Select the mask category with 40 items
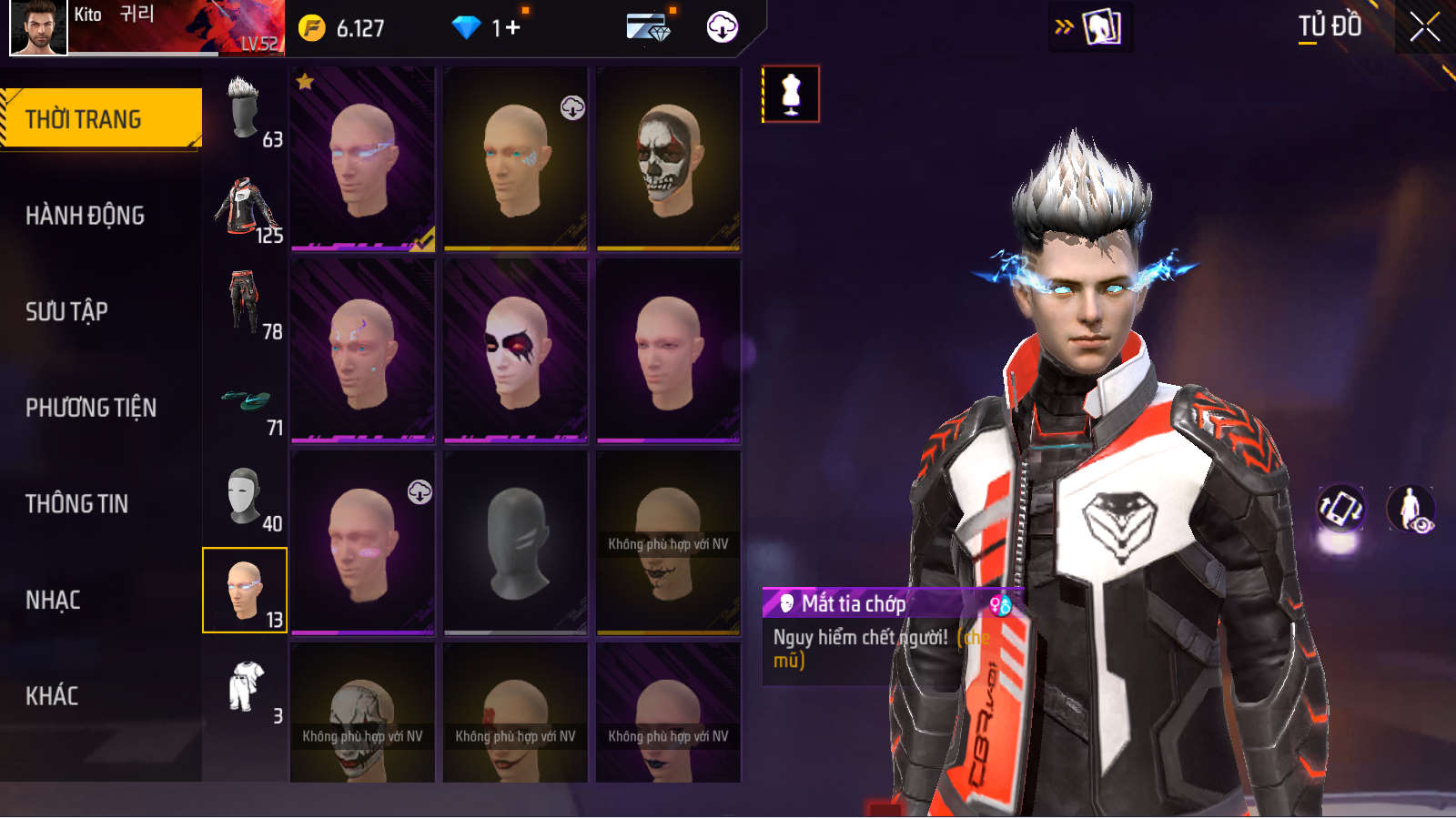Screen dimensions: 1456x819 [x=244, y=497]
